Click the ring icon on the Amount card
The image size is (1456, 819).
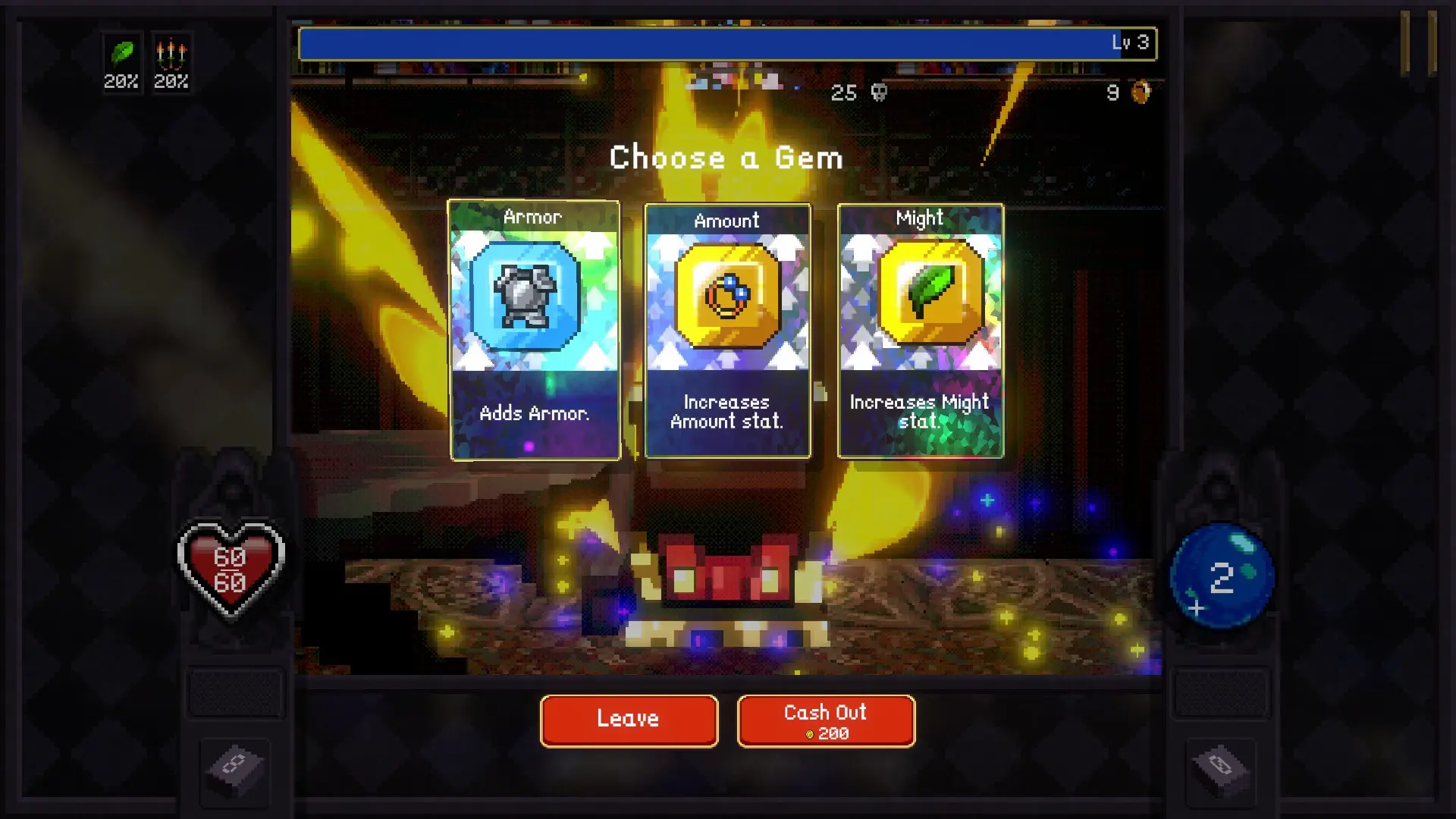click(x=727, y=296)
